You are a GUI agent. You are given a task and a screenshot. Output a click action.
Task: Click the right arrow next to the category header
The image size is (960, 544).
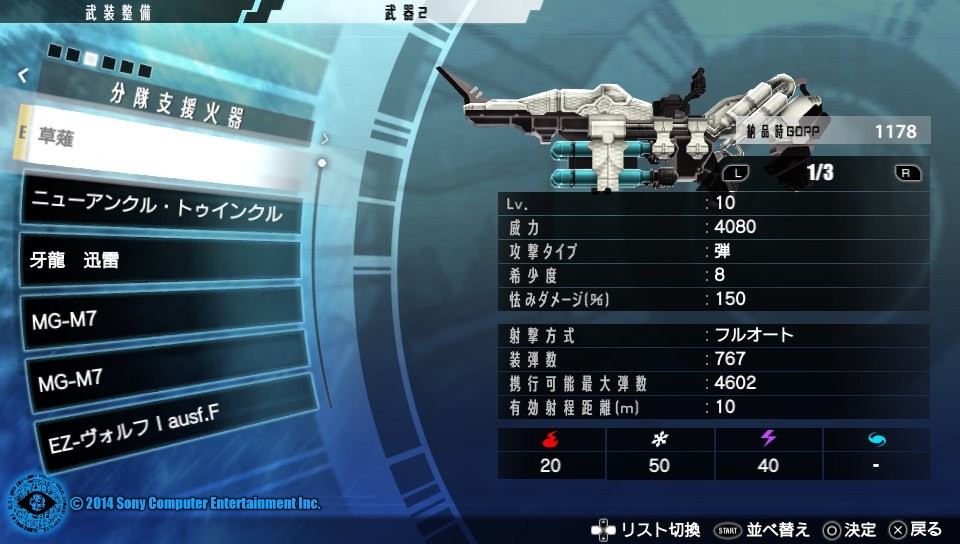pyautogui.click(x=325, y=138)
